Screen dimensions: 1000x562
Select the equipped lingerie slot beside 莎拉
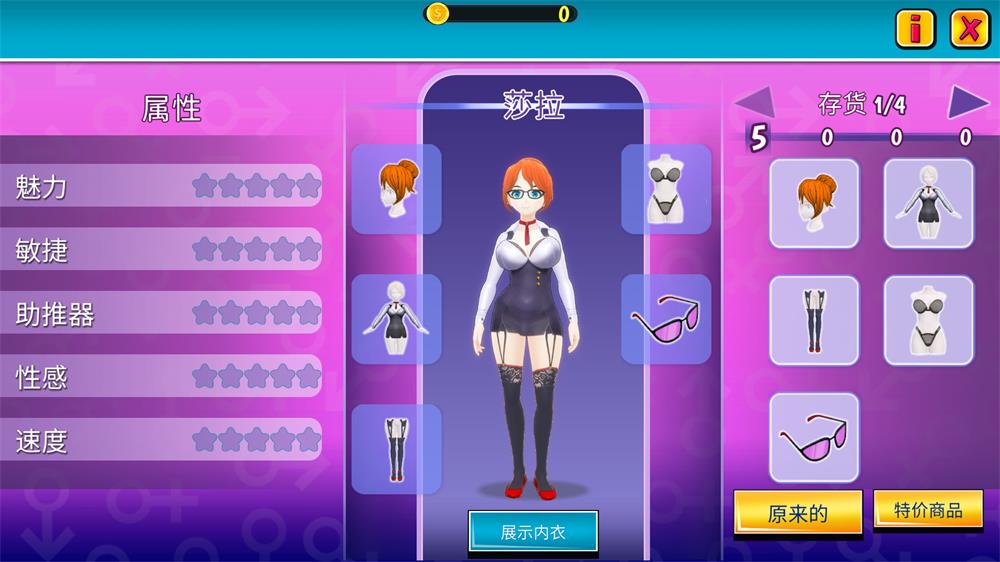(666, 189)
